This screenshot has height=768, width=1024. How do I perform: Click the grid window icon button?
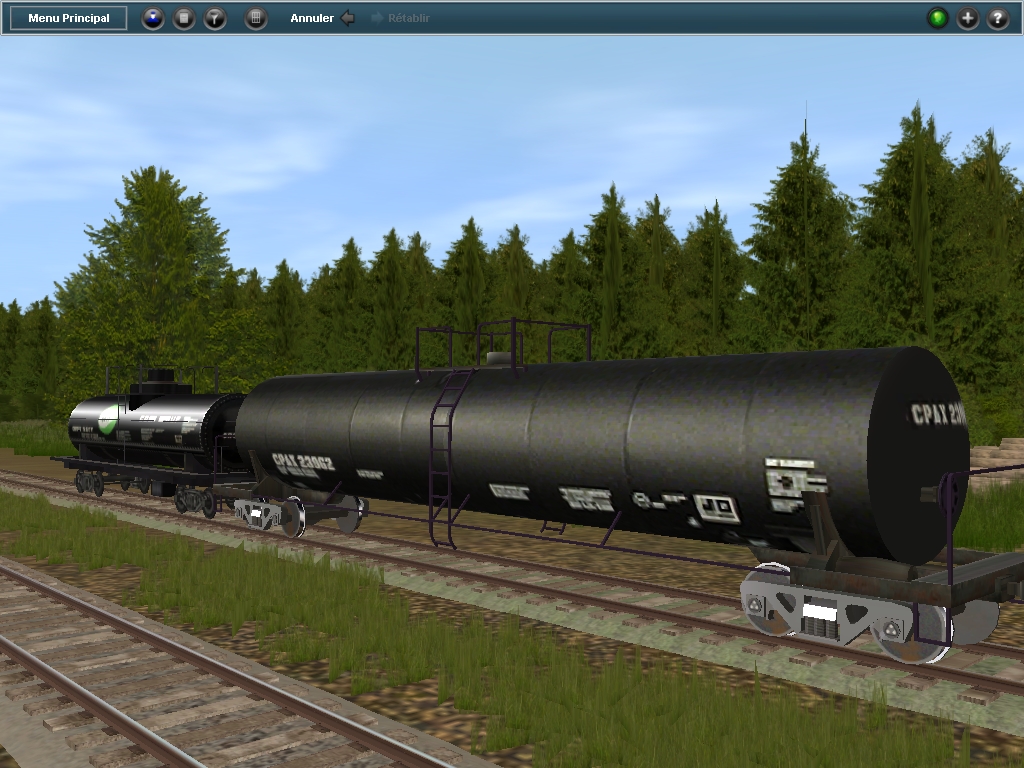click(x=256, y=18)
